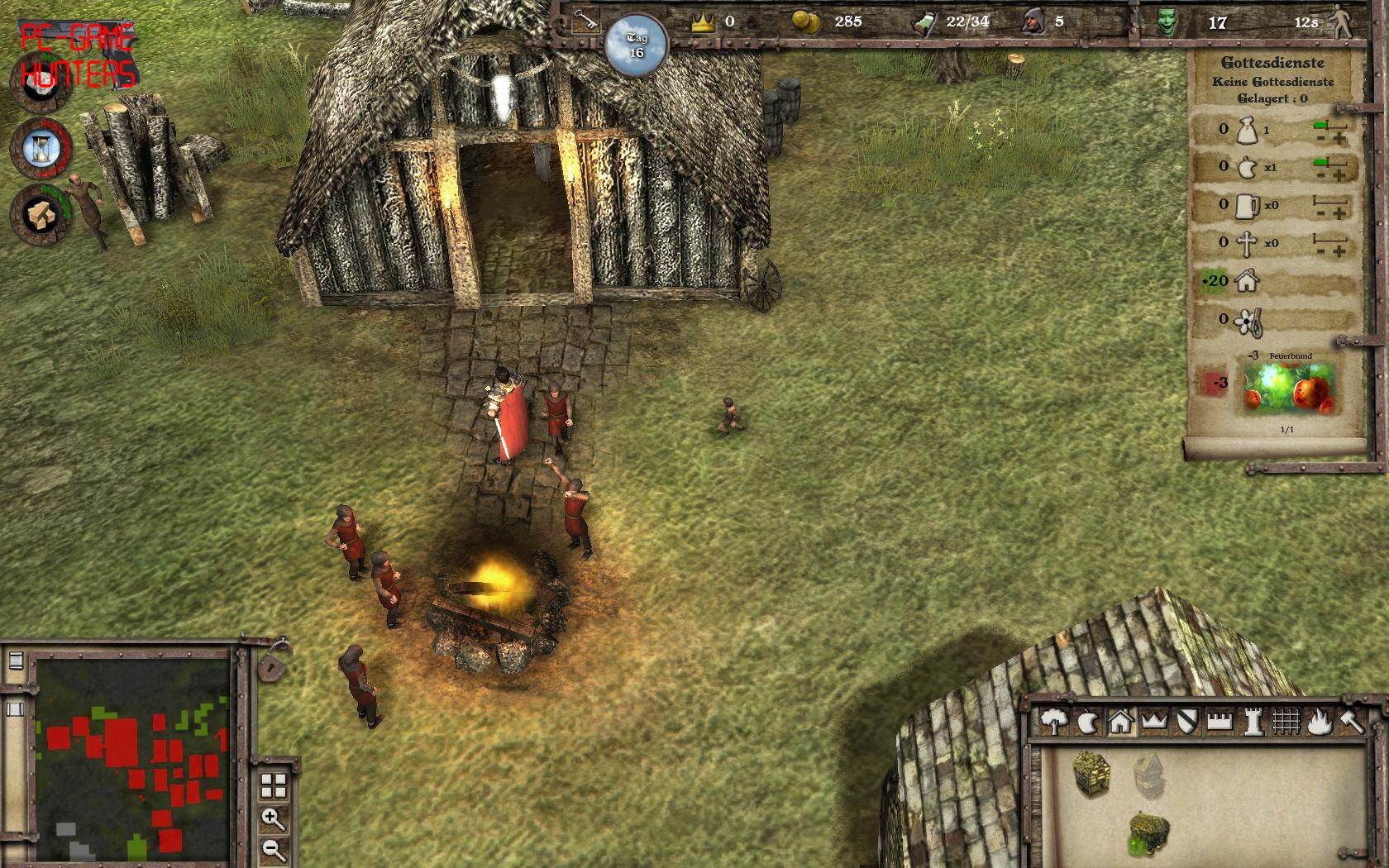Increase the church cross services level
This screenshot has height=868, width=1389.
pyautogui.click(x=1339, y=251)
